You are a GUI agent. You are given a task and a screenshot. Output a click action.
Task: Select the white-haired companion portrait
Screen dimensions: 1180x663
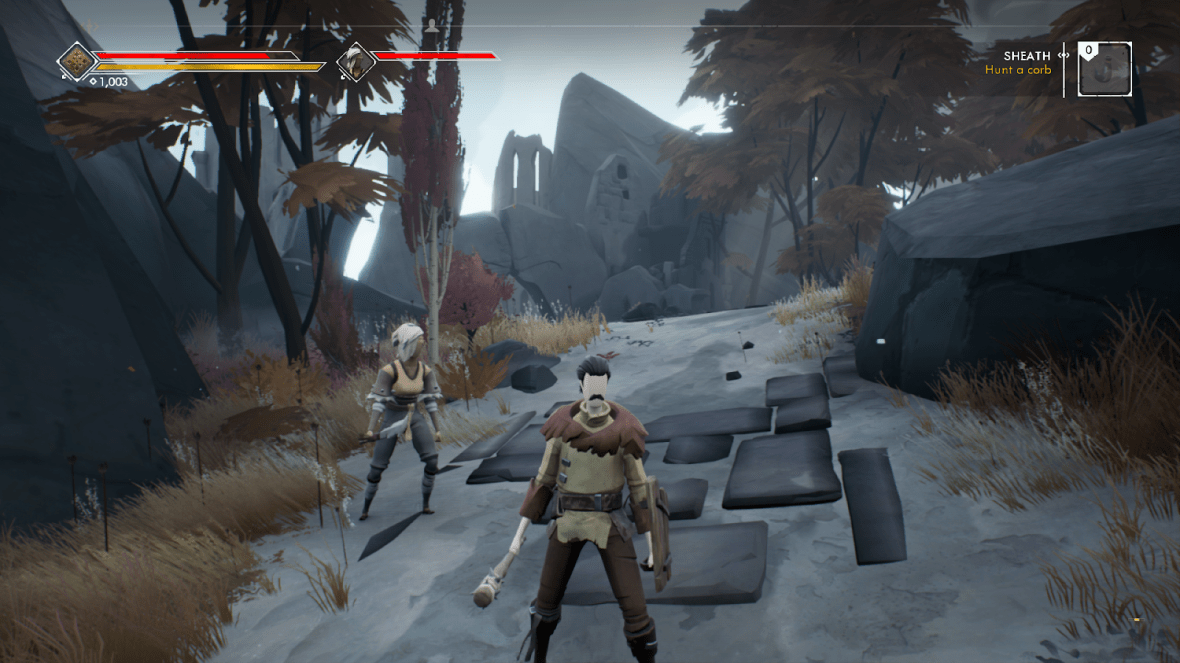(x=355, y=62)
